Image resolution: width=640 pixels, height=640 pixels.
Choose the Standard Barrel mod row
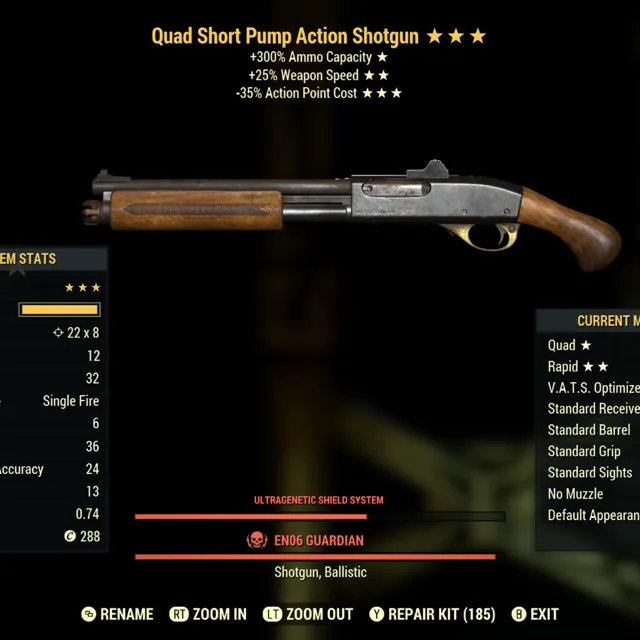[x=589, y=430]
